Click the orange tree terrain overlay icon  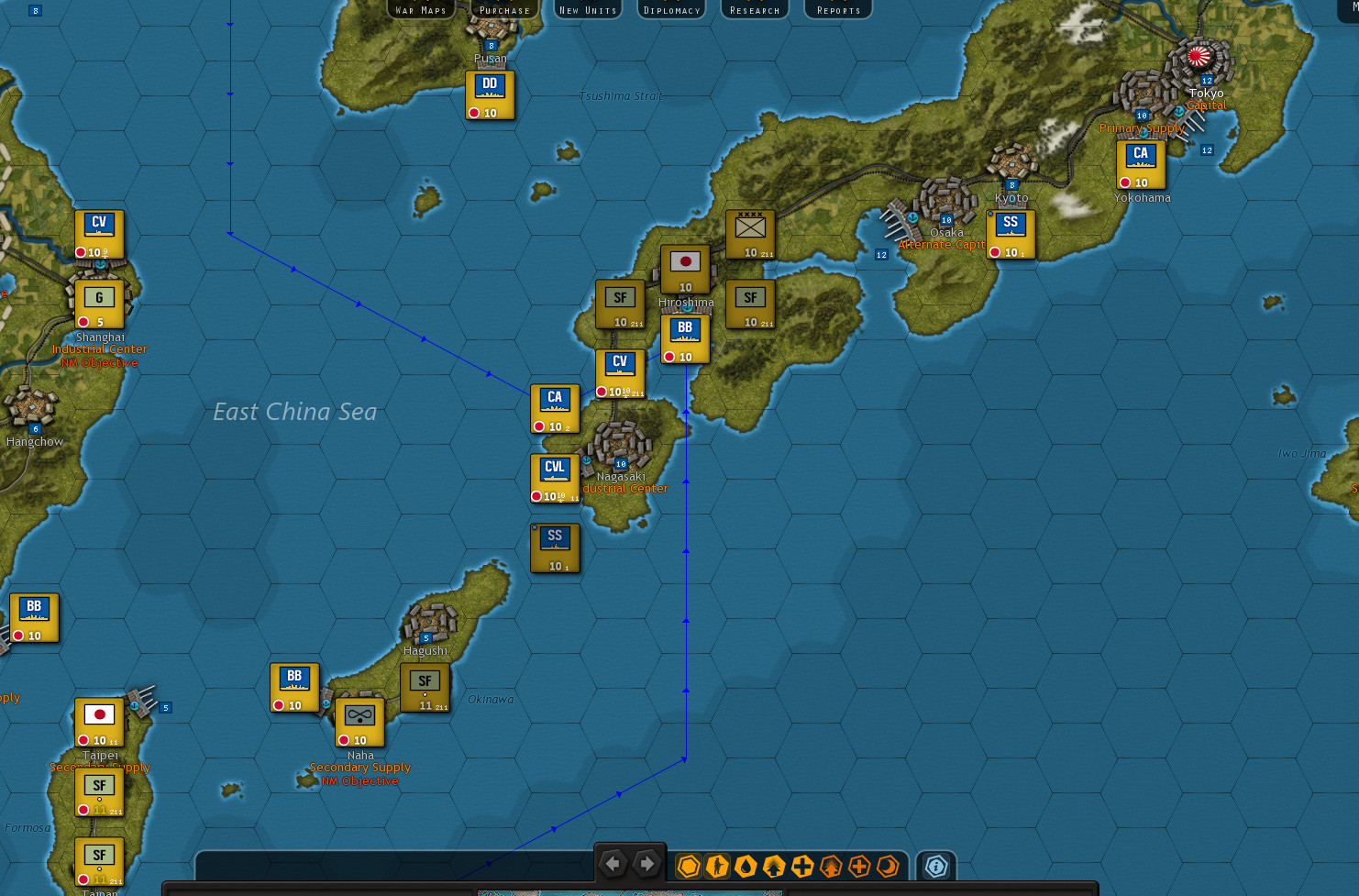pos(830,866)
